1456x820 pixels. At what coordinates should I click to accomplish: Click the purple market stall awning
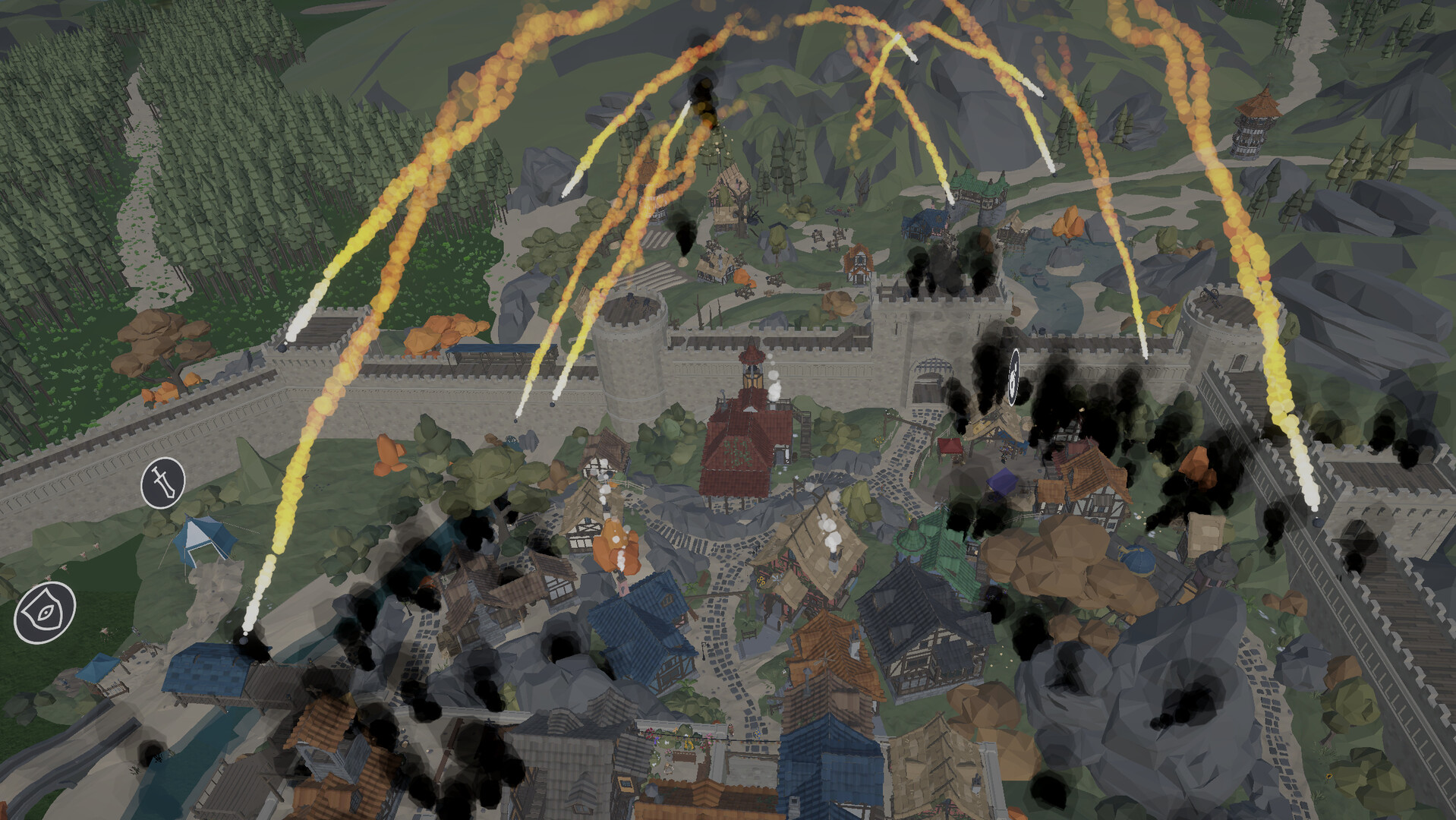1002,482
